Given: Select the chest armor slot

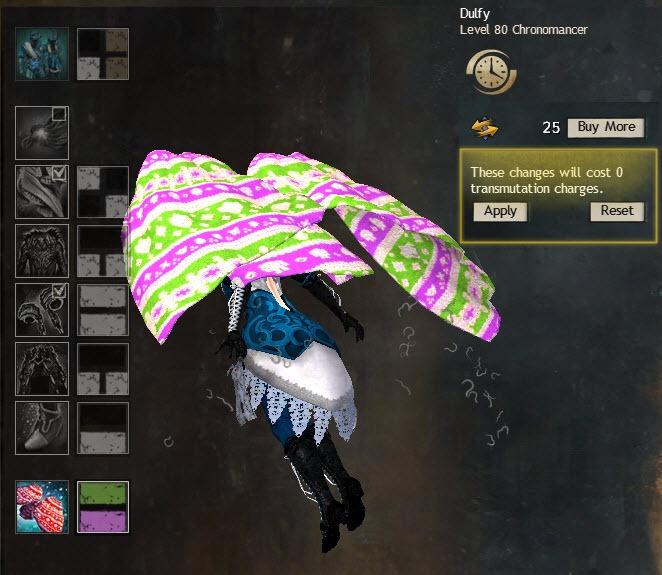Looking at the screenshot, I should (x=43, y=250).
